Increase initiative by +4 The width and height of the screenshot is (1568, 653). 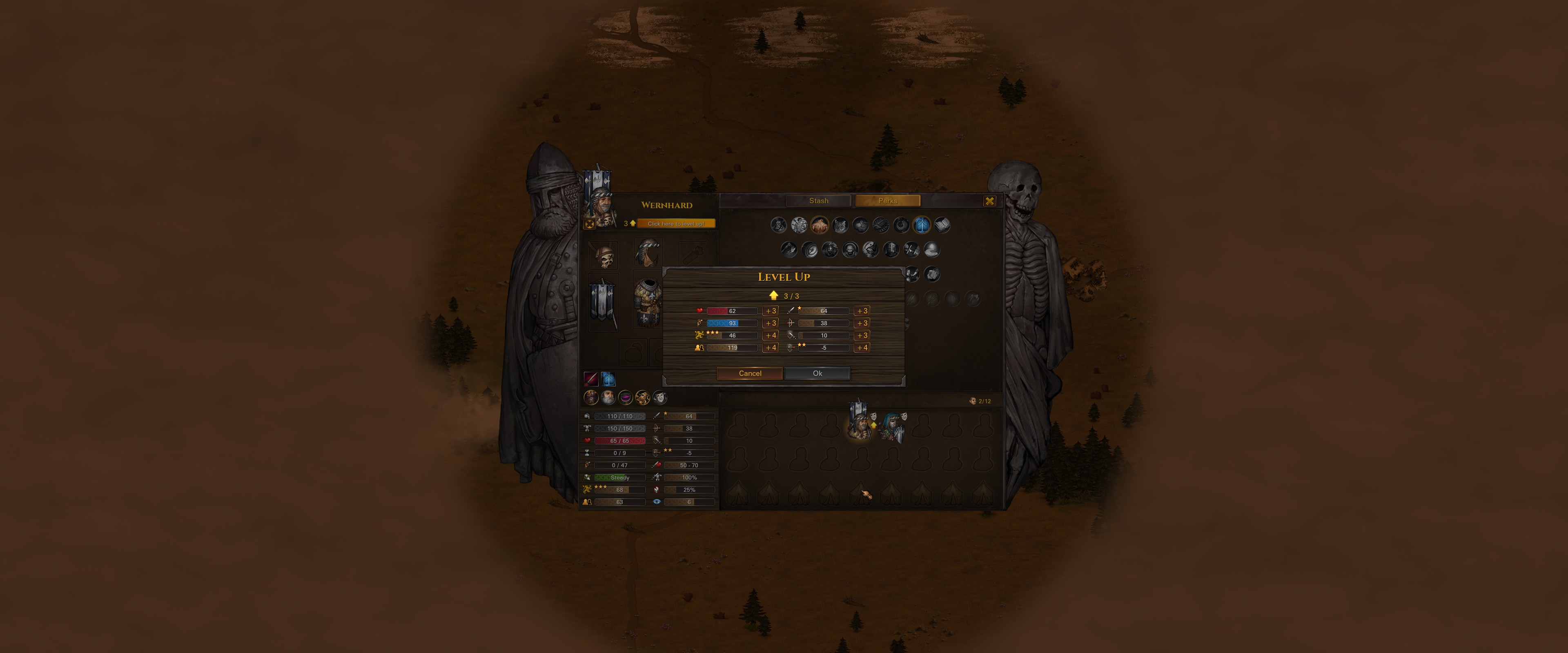pos(770,347)
